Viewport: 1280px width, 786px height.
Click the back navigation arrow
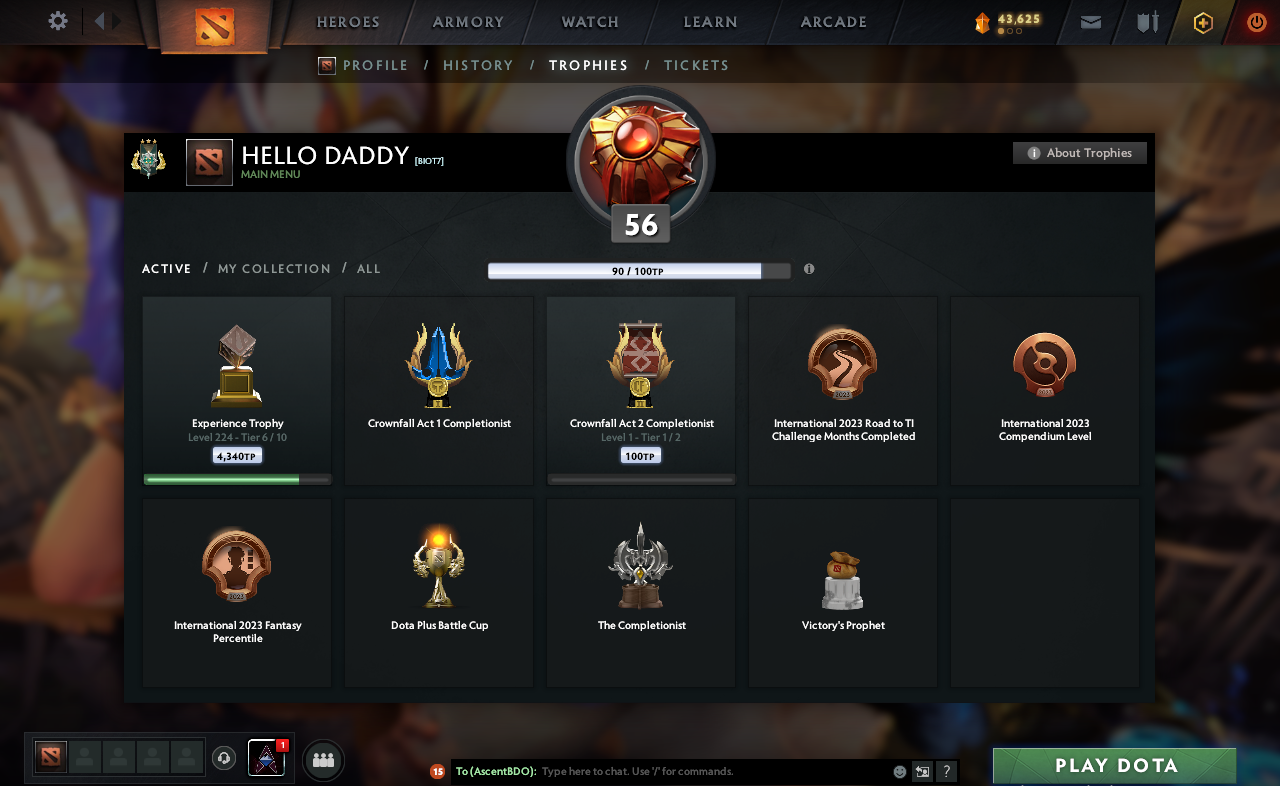point(100,20)
